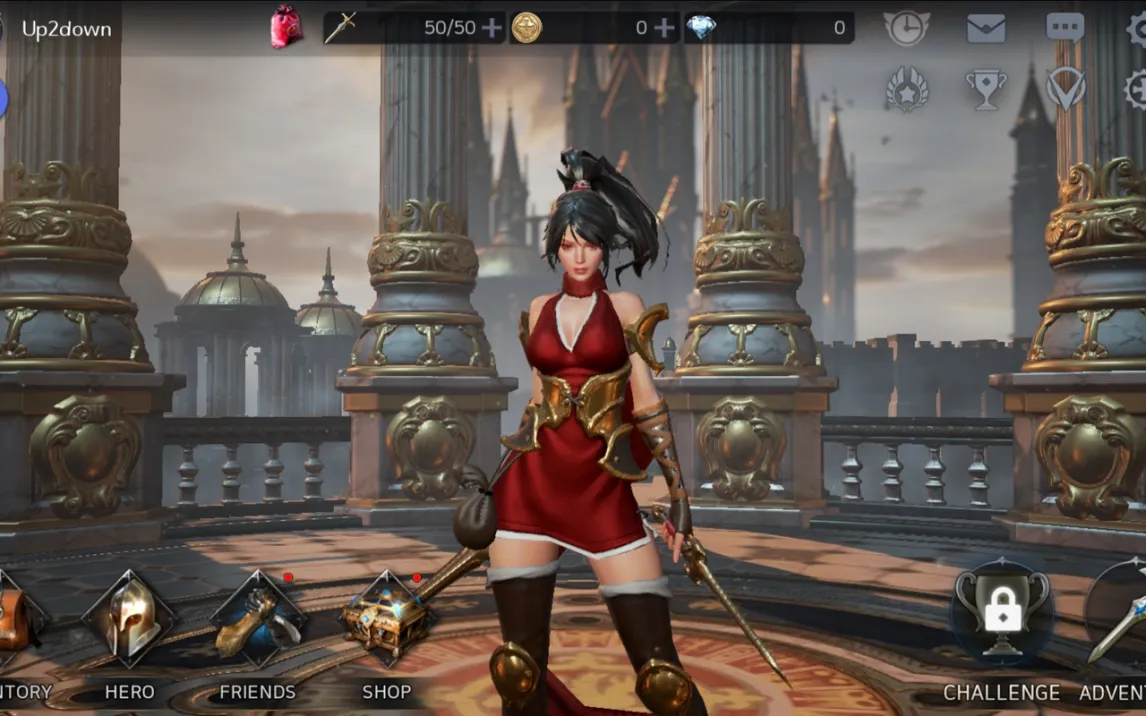Screen dimensions: 1146x716
Task: Click the V-shaped emblem icon
Action: (x=1065, y=89)
